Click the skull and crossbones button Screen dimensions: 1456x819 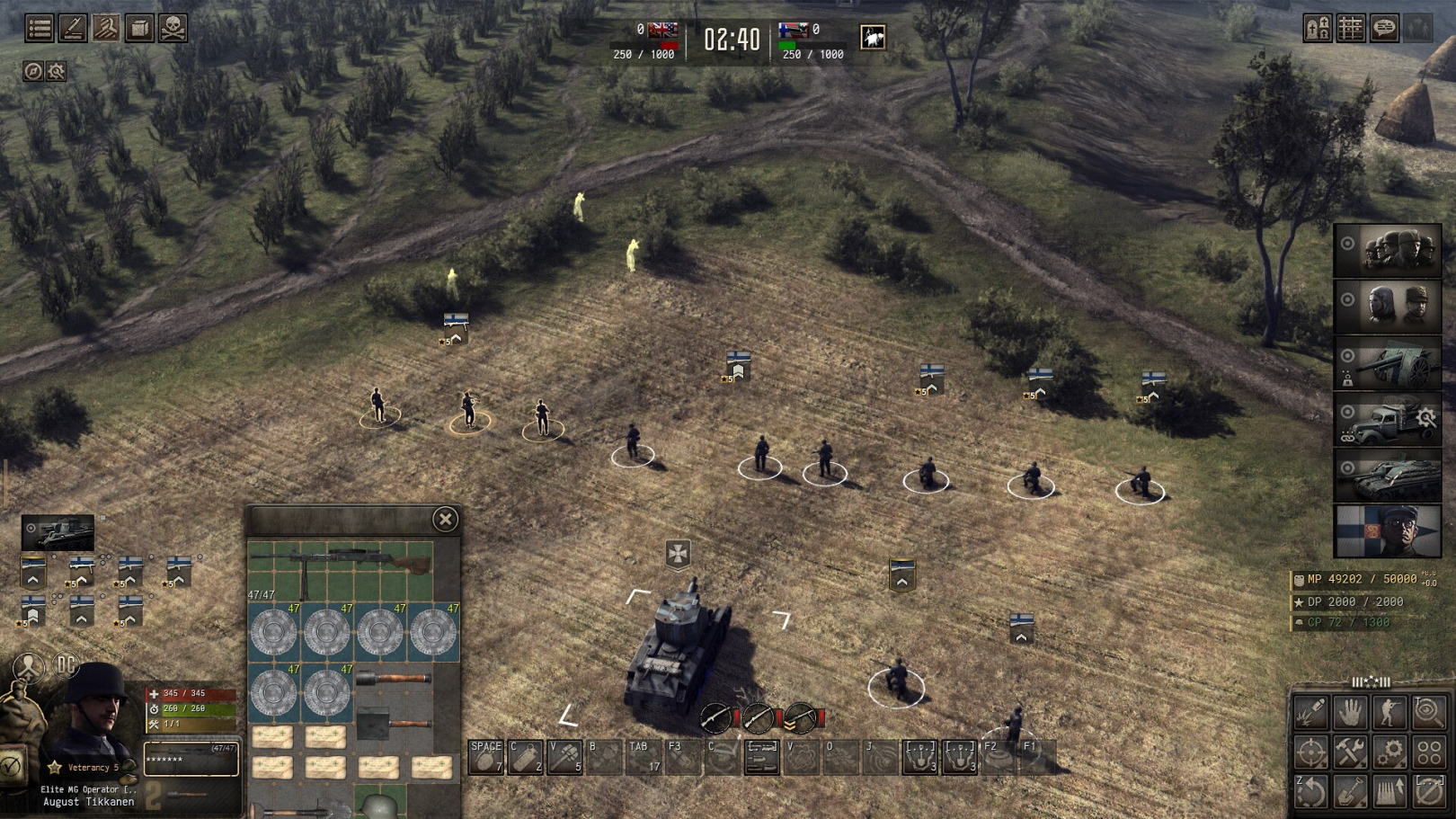(x=173, y=28)
